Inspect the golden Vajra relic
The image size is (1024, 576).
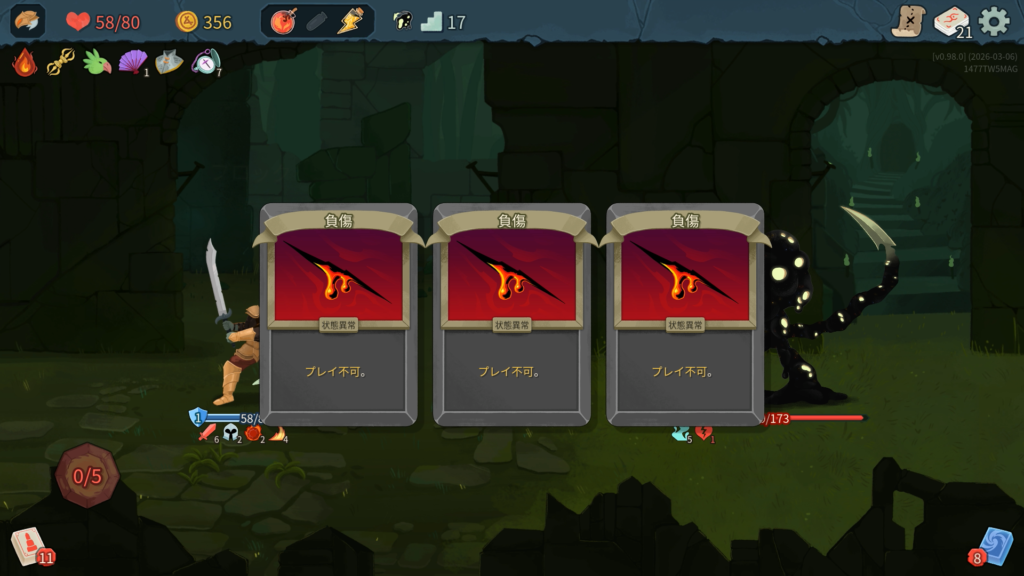click(60, 62)
